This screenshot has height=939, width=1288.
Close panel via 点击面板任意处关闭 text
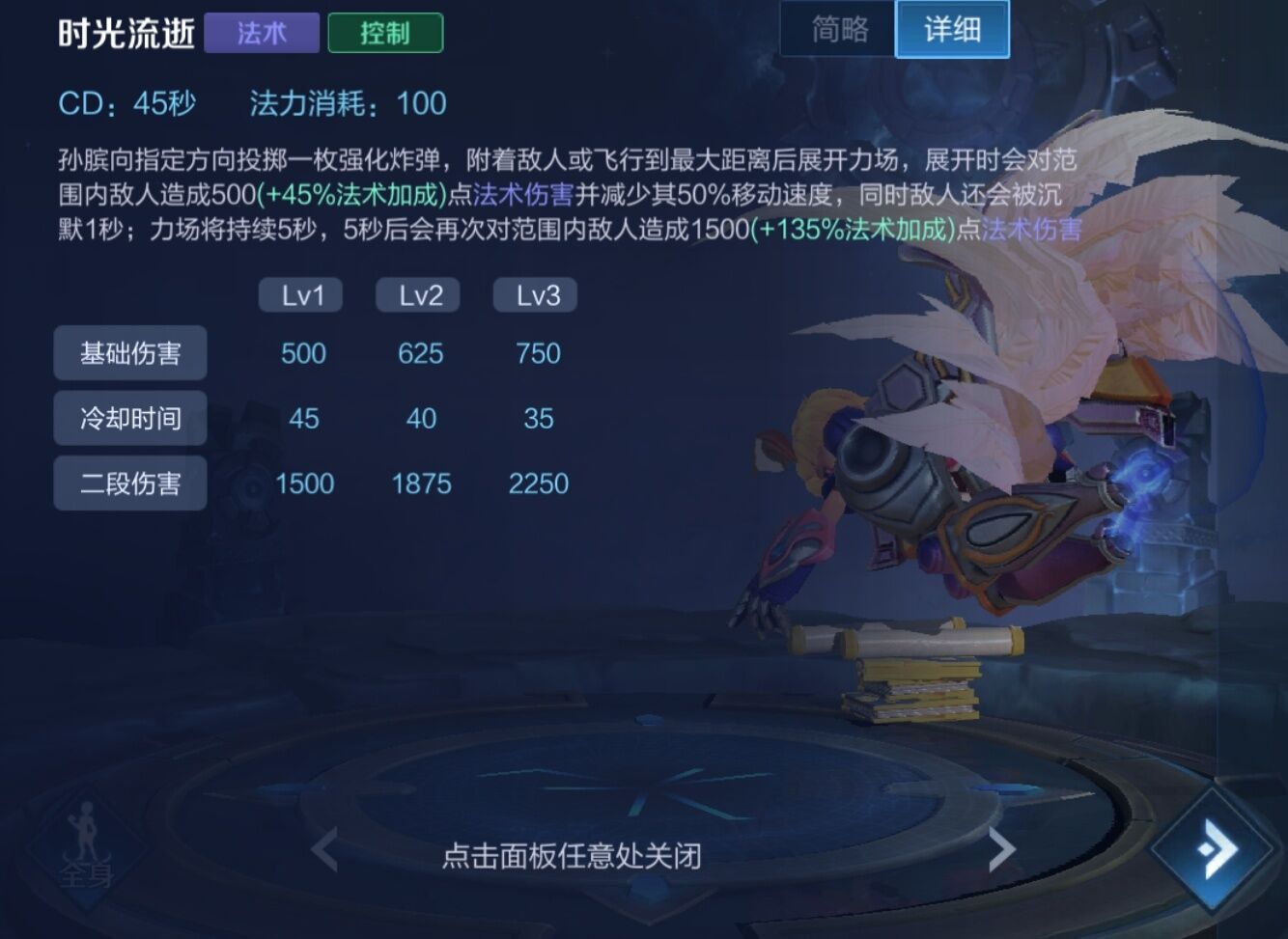571,856
